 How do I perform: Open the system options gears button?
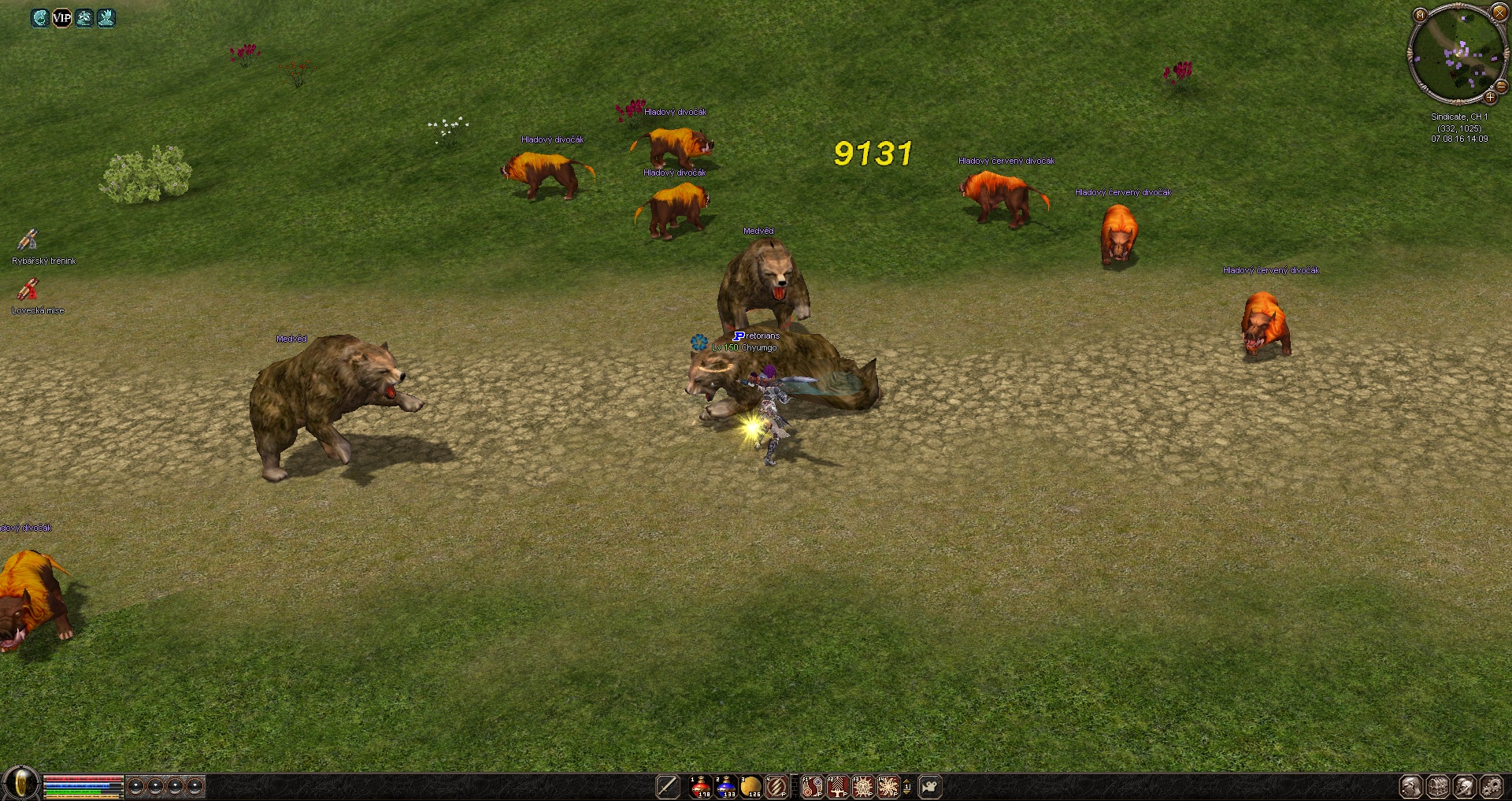tap(1492, 786)
